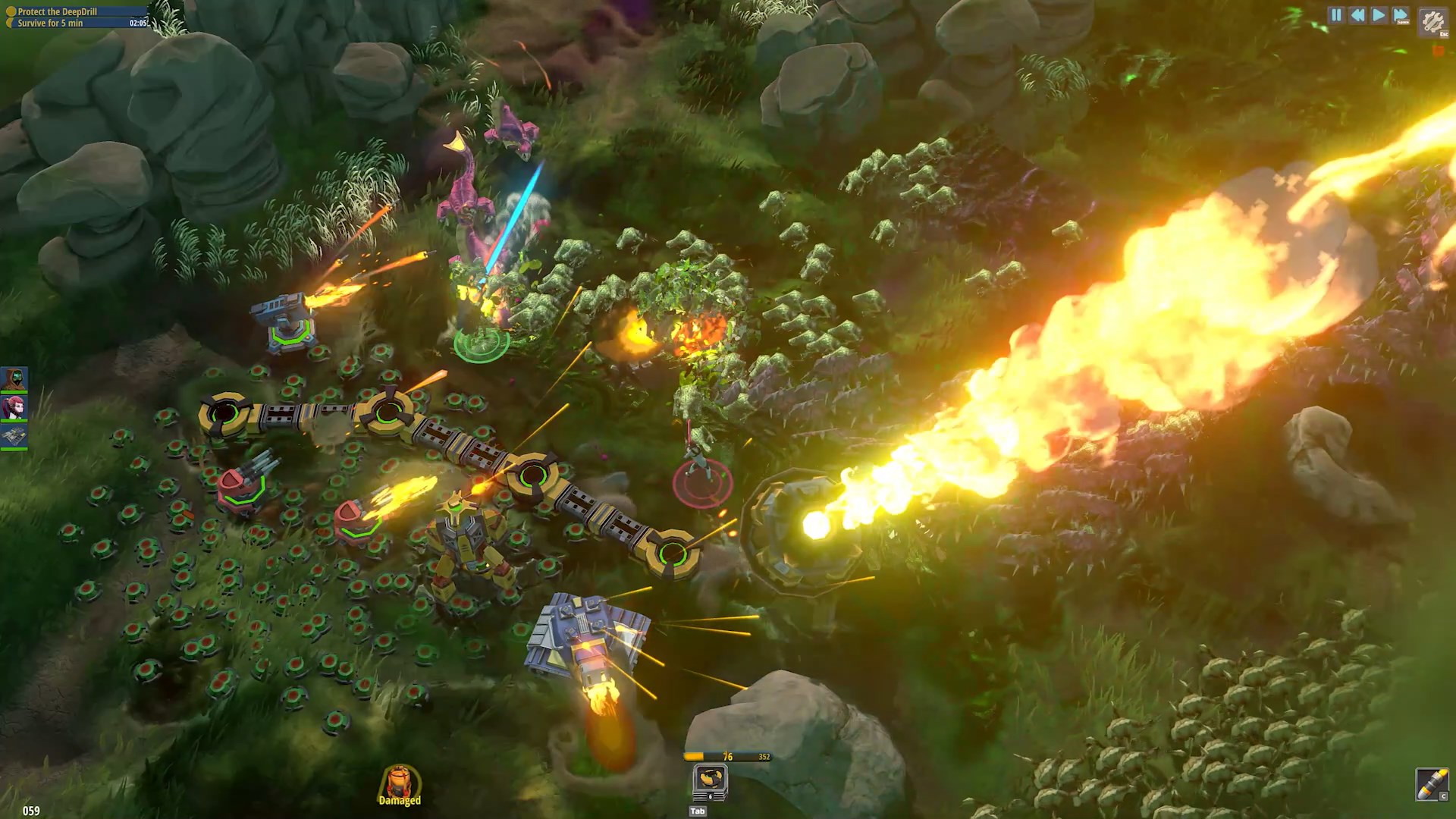
Task: Activate the rocket ability icon
Action: [x=1432, y=784]
